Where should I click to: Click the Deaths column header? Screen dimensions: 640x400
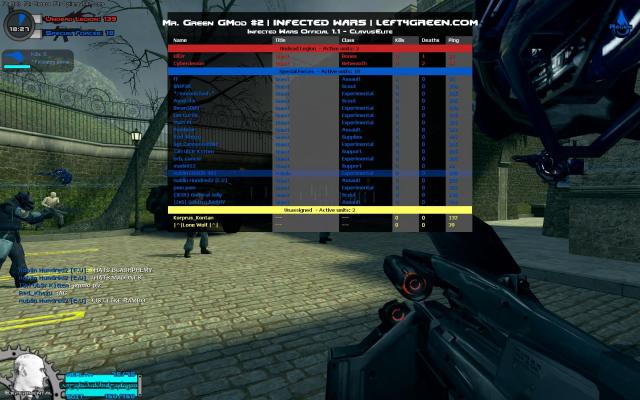click(428, 40)
